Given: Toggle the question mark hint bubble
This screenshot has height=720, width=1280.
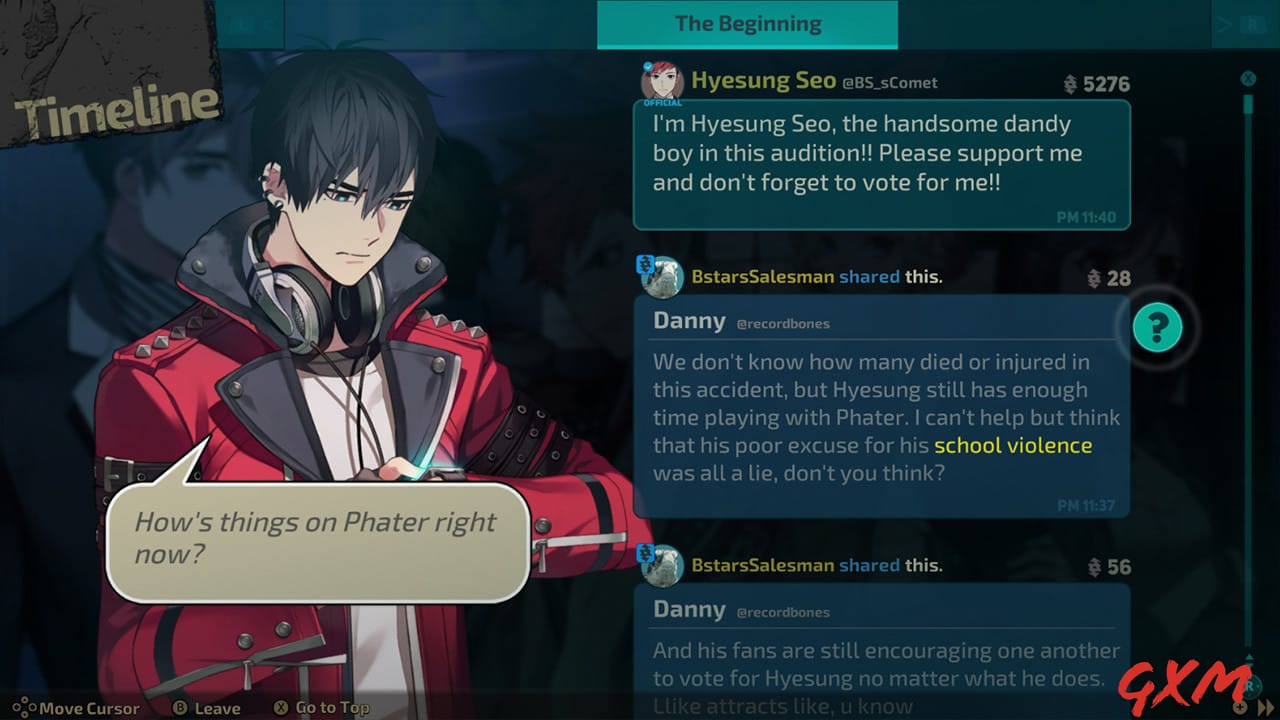Looking at the screenshot, I should click(1156, 328).
